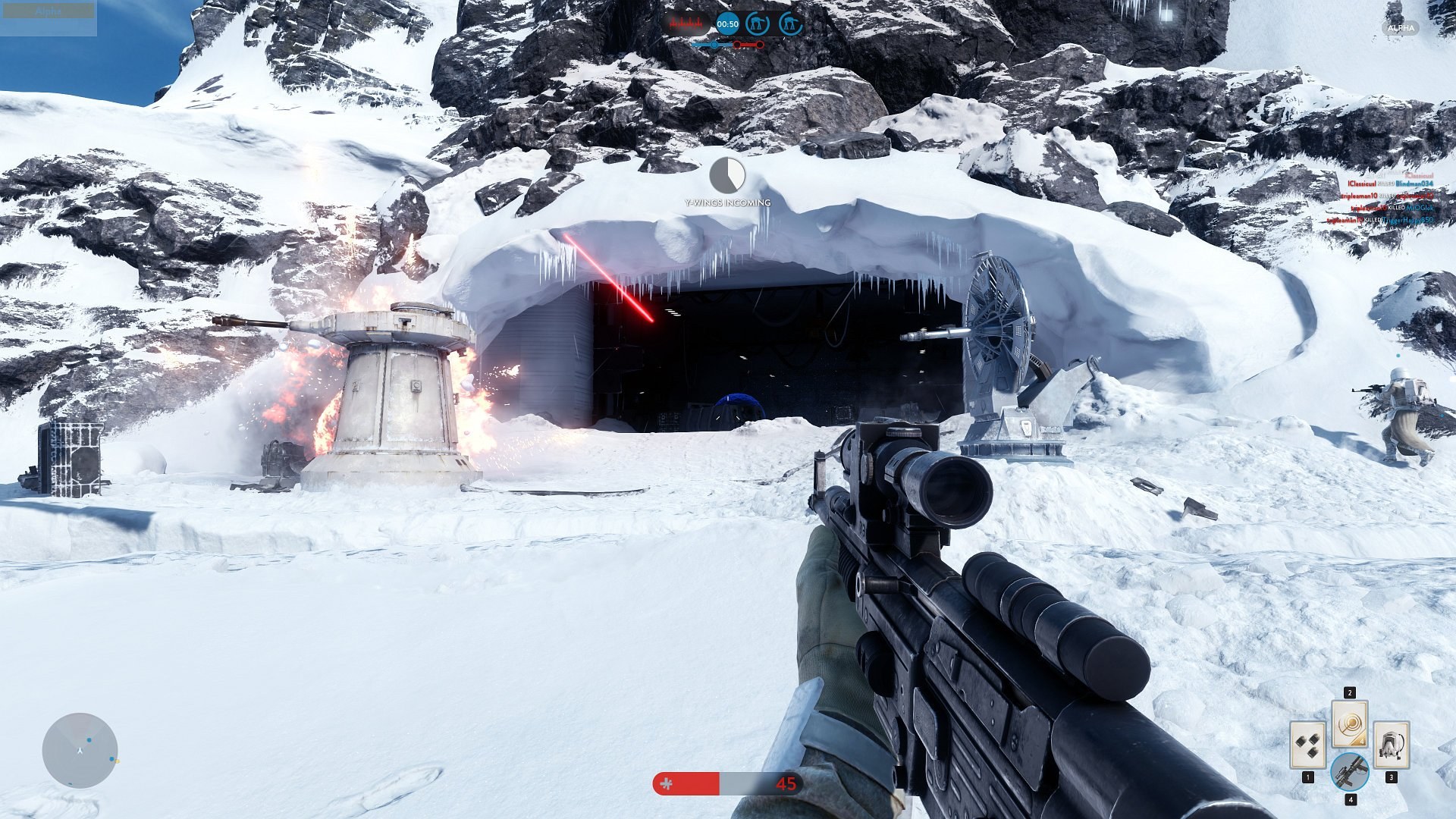Click the left AT-AT health indicator

coord(758,24)
